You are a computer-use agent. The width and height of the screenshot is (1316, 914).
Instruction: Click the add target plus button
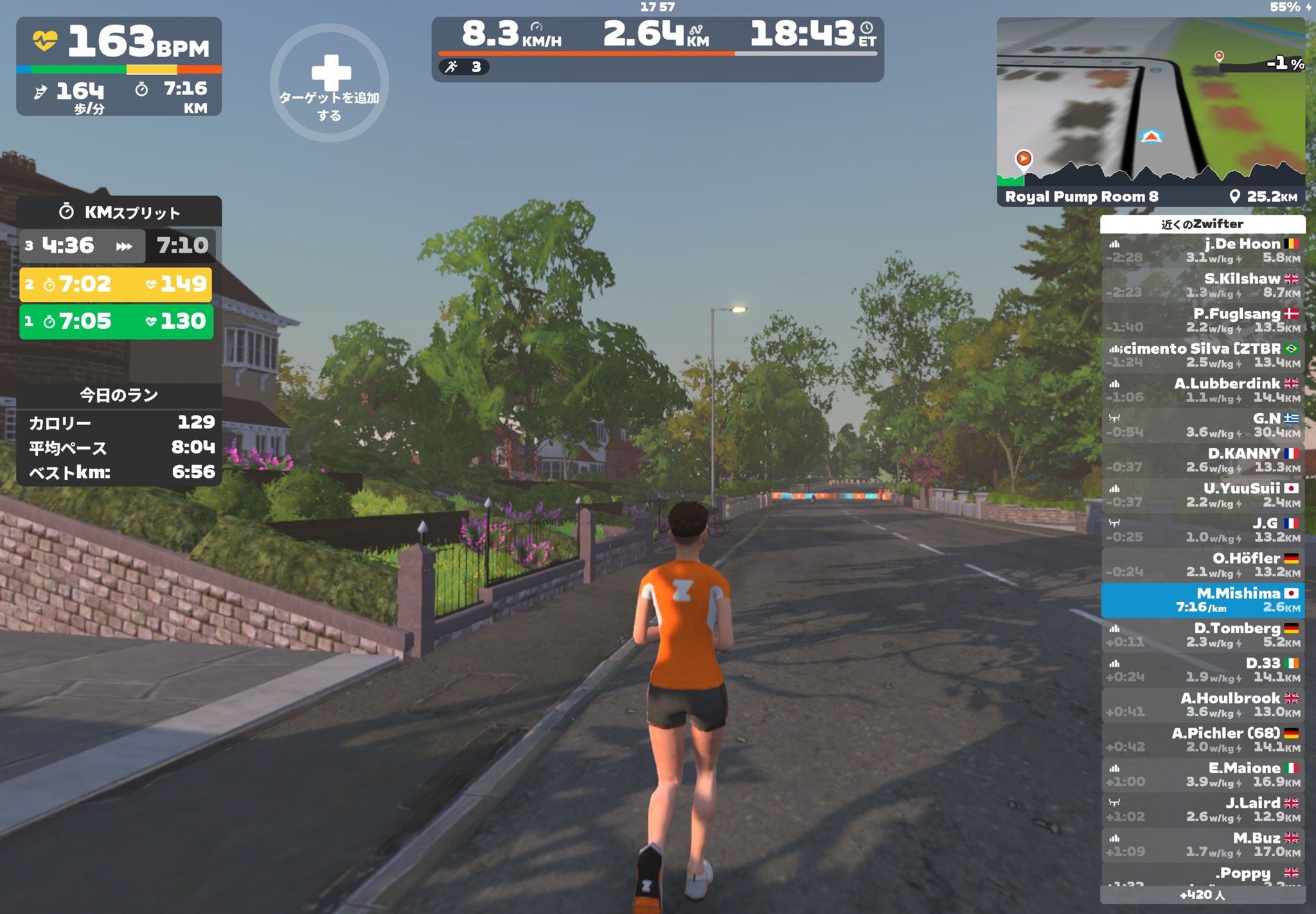pyautogui.click(x=329, y=82)
